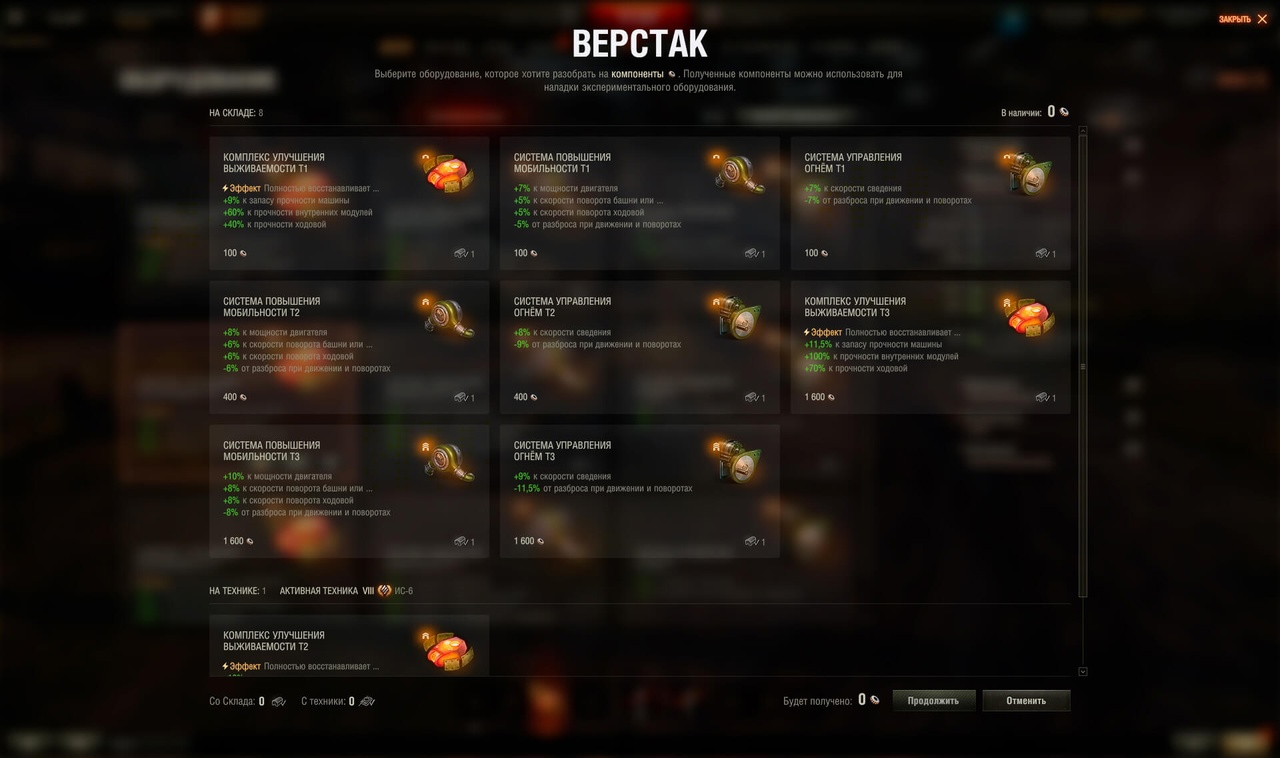
Task: Click the scroll-down arrow of the list
Action: pyautogui.click(x=1083, y=672)
